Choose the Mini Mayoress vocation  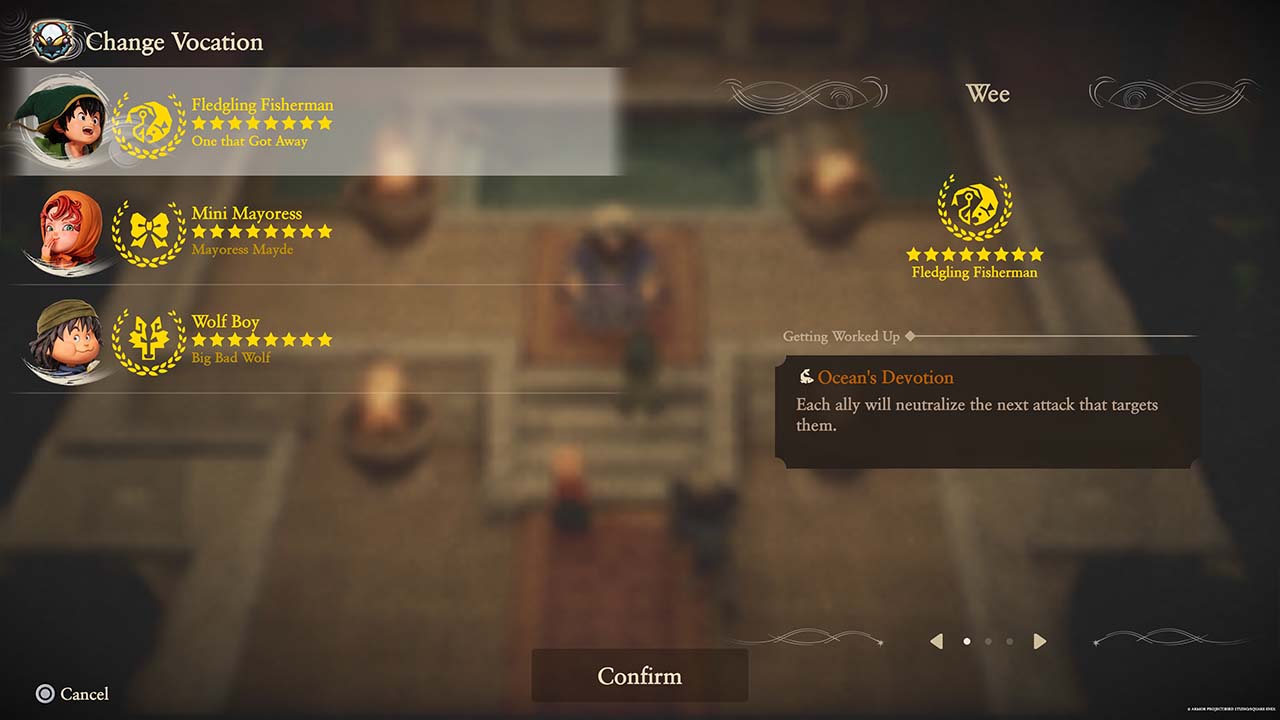tap(320, 231)
